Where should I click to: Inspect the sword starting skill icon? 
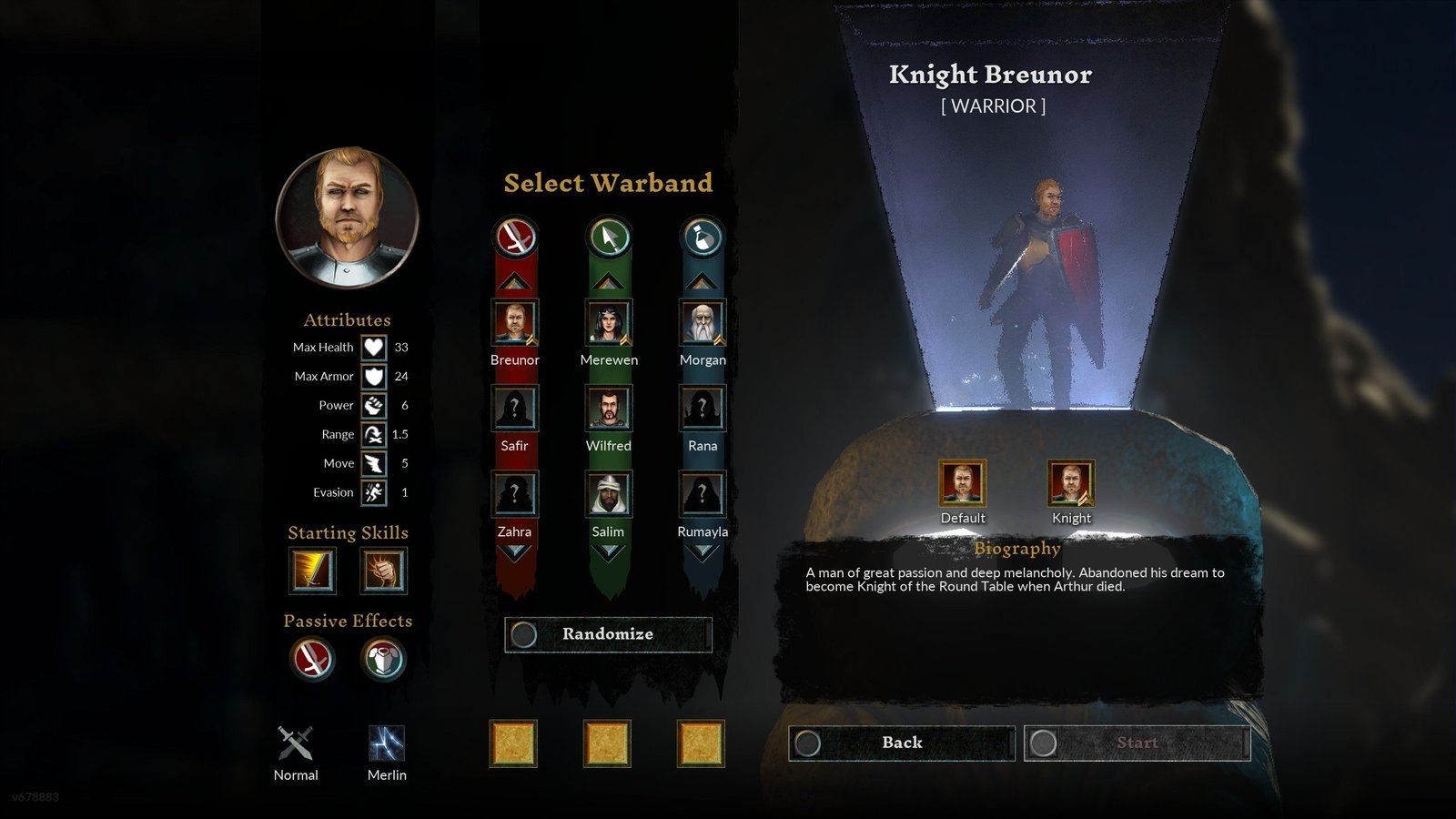[x=312, y=571]
